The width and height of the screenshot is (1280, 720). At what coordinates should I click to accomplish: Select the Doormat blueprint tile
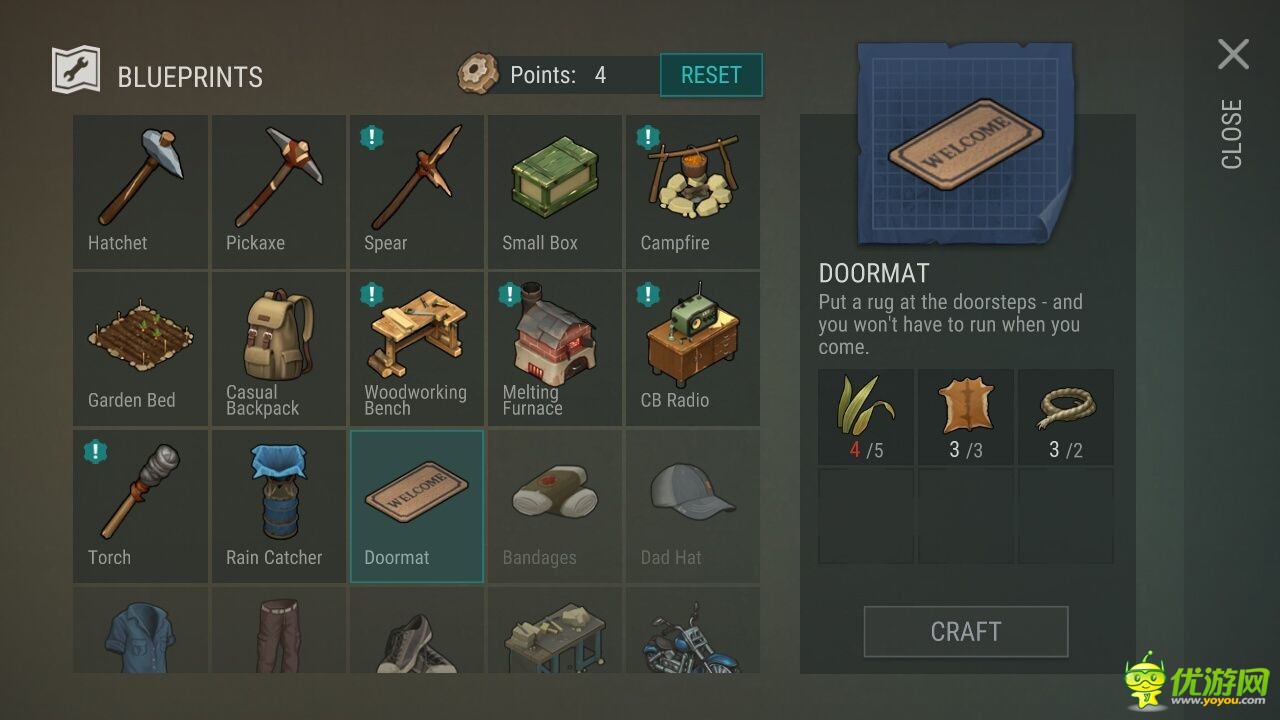[416, 505]
